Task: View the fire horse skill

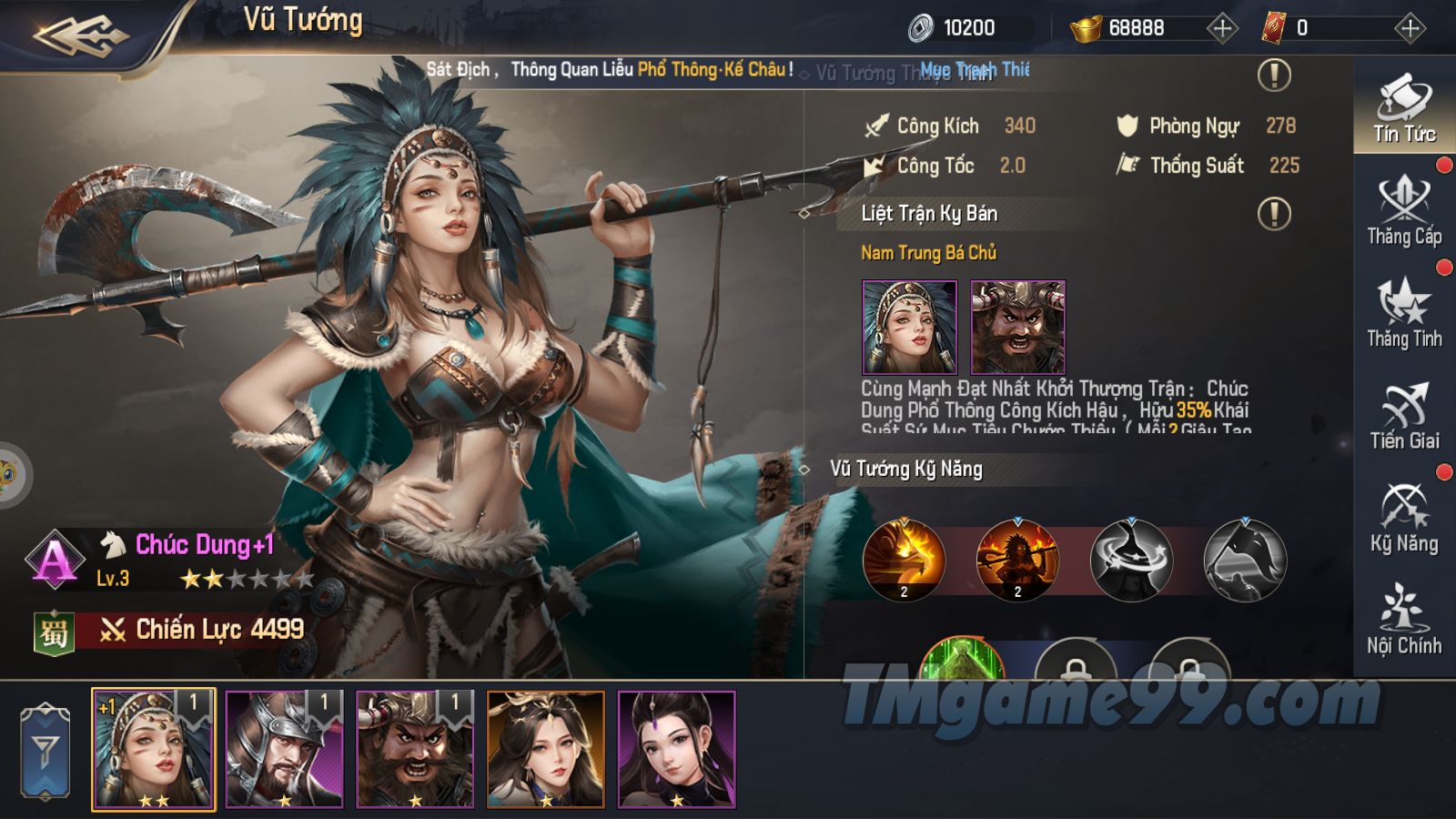Action: pyautogui.click(x=904, y=561)
